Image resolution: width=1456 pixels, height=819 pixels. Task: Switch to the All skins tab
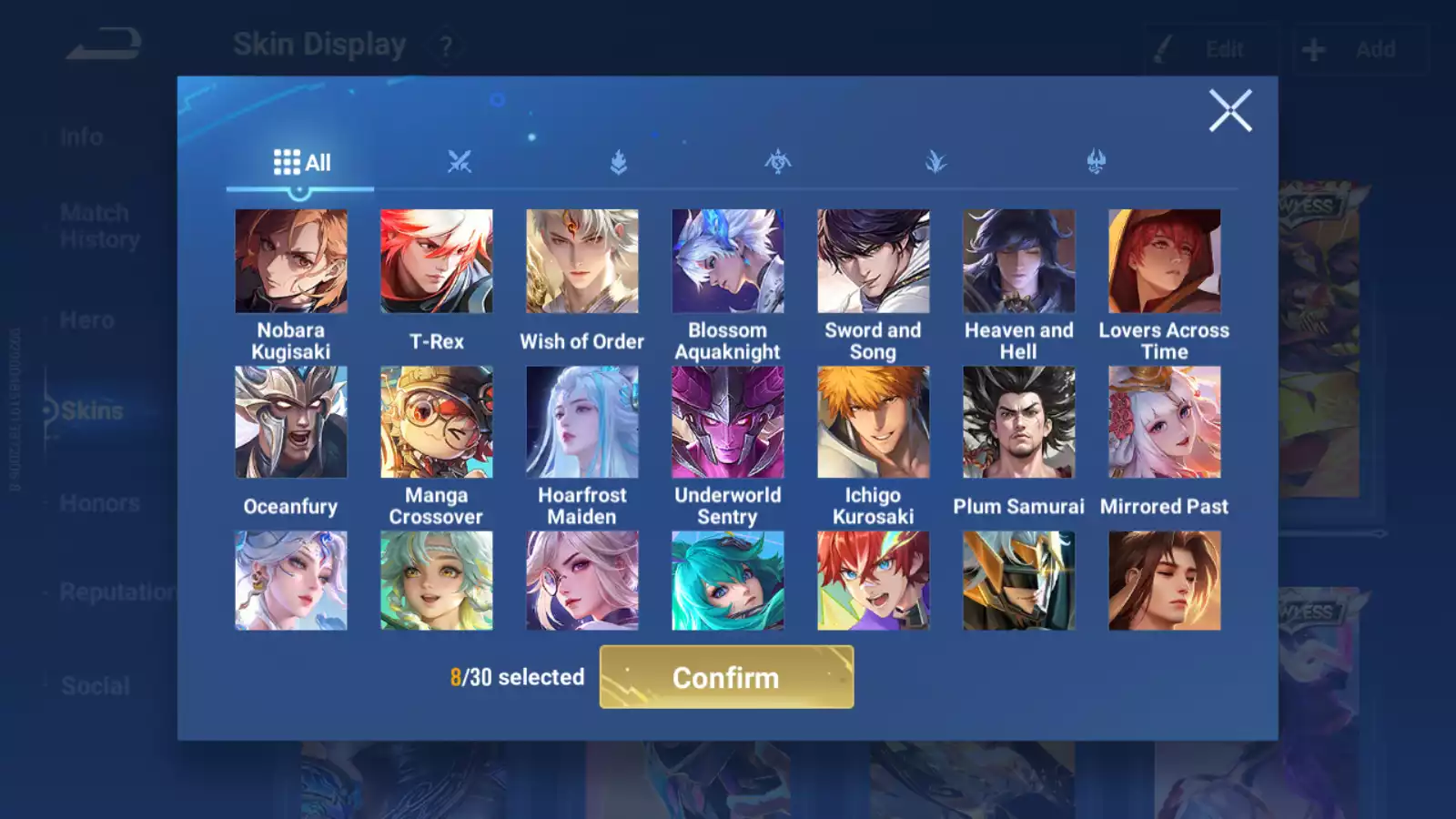tap(301, 163)
